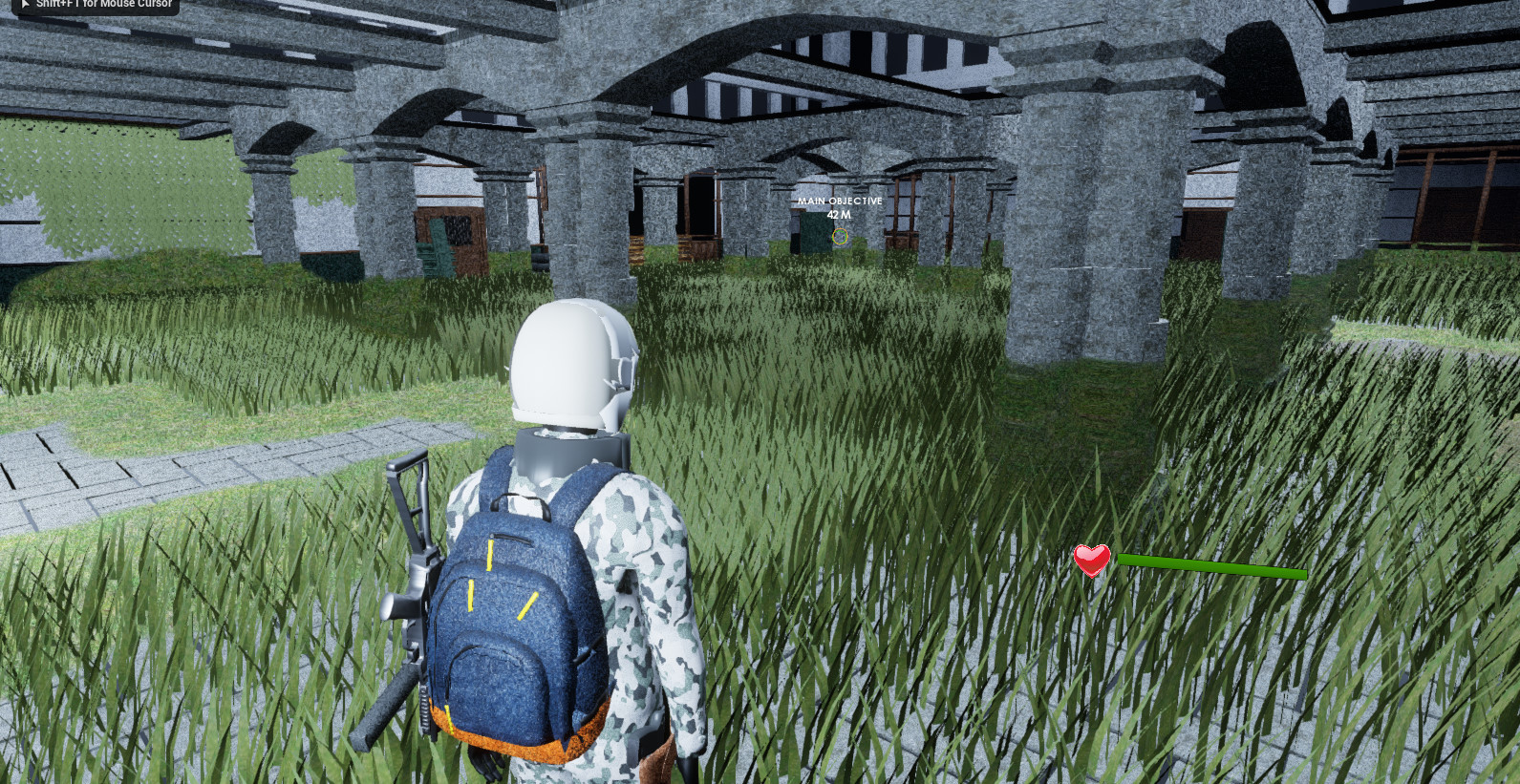This screenshot has width=1520, height=784.
Task: Open the notification box in the top-left corner
Action: click(96, 5)
